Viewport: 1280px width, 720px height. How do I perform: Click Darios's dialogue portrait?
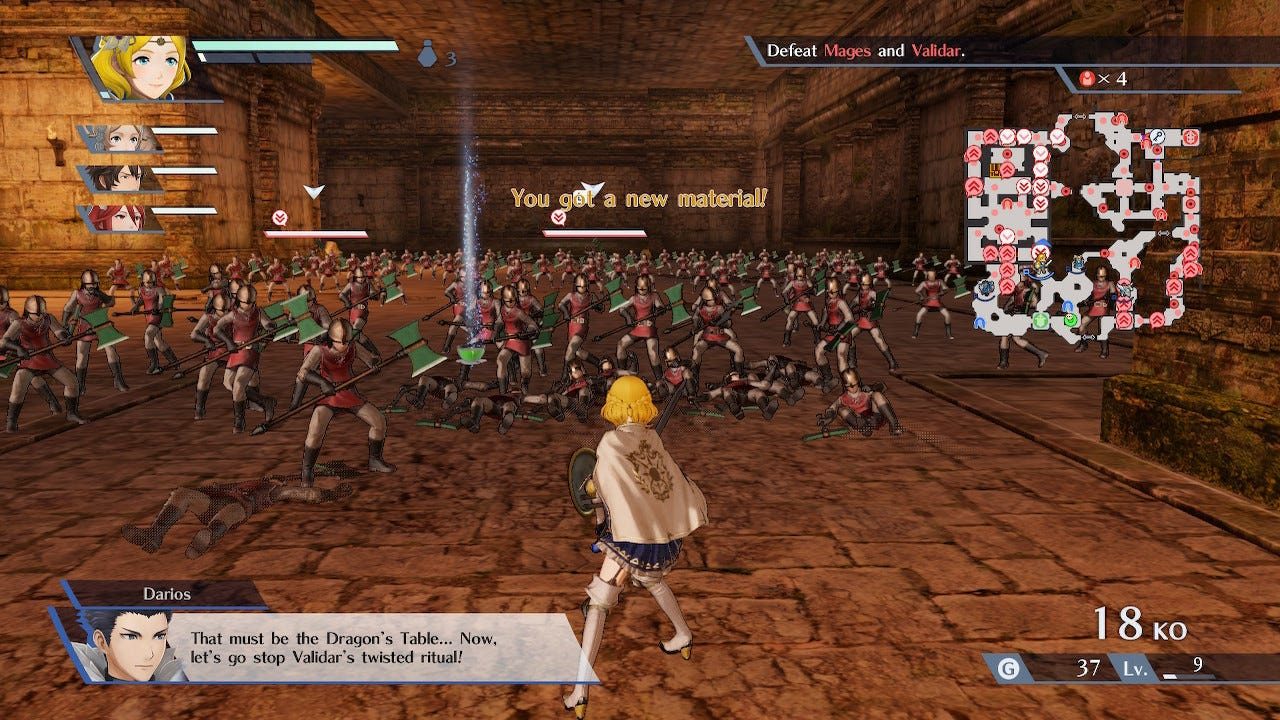pos(122,645)
